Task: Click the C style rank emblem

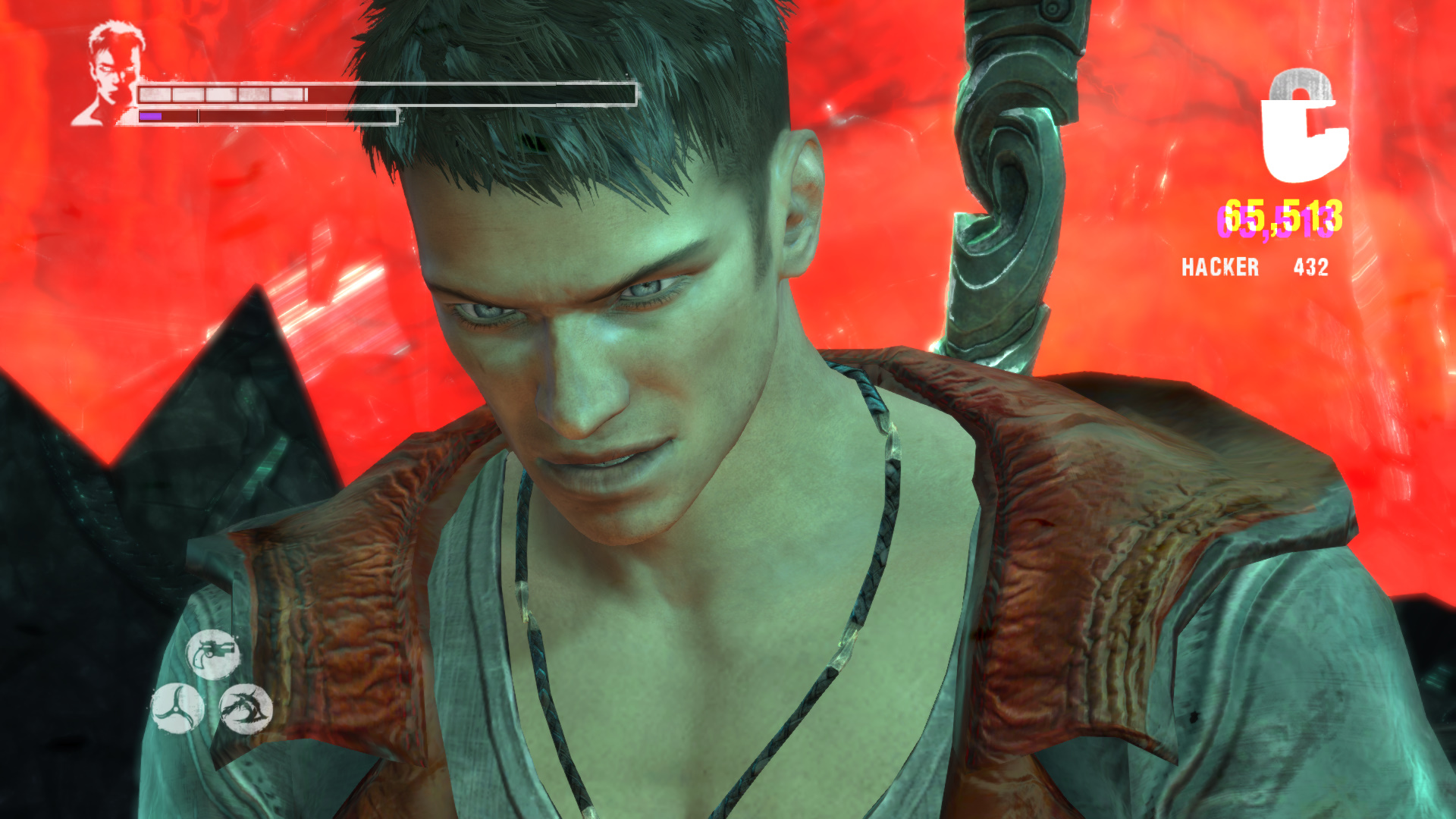Action: click(1304, 127)
